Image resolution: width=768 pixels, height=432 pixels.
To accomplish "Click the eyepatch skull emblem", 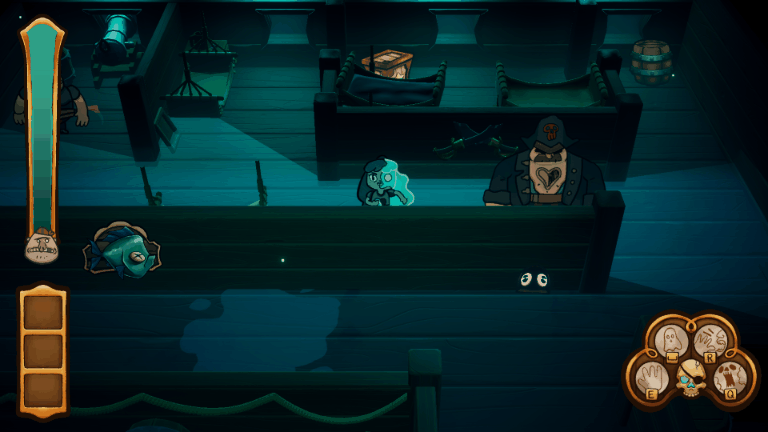I will click(x=689, y=378).
